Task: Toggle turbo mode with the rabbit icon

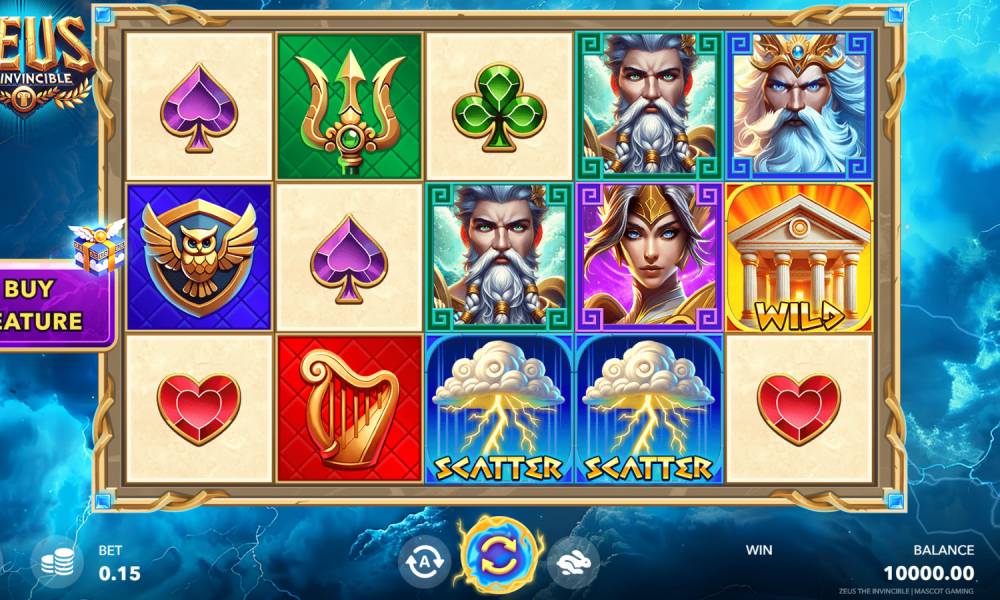Action: coord(572,561)
